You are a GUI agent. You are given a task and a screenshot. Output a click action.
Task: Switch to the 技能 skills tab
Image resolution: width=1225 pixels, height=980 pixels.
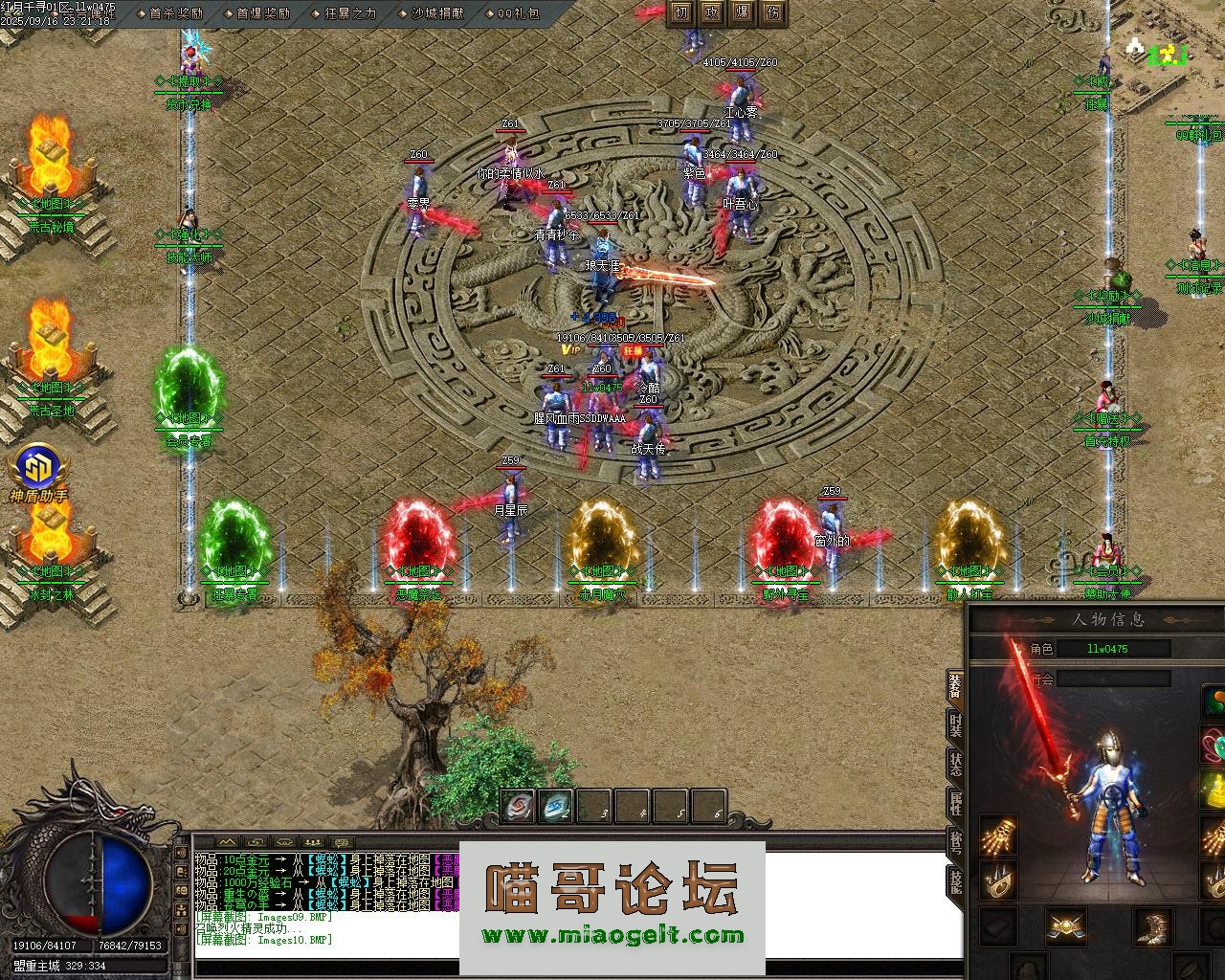(955, 880)
